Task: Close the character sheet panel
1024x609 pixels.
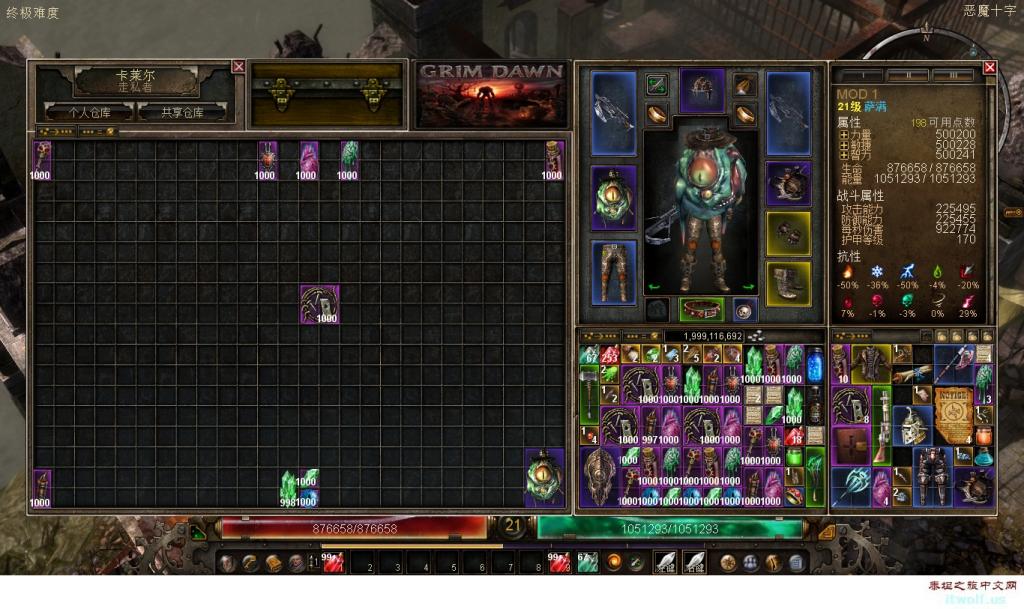Action: [x=989, y=67]
